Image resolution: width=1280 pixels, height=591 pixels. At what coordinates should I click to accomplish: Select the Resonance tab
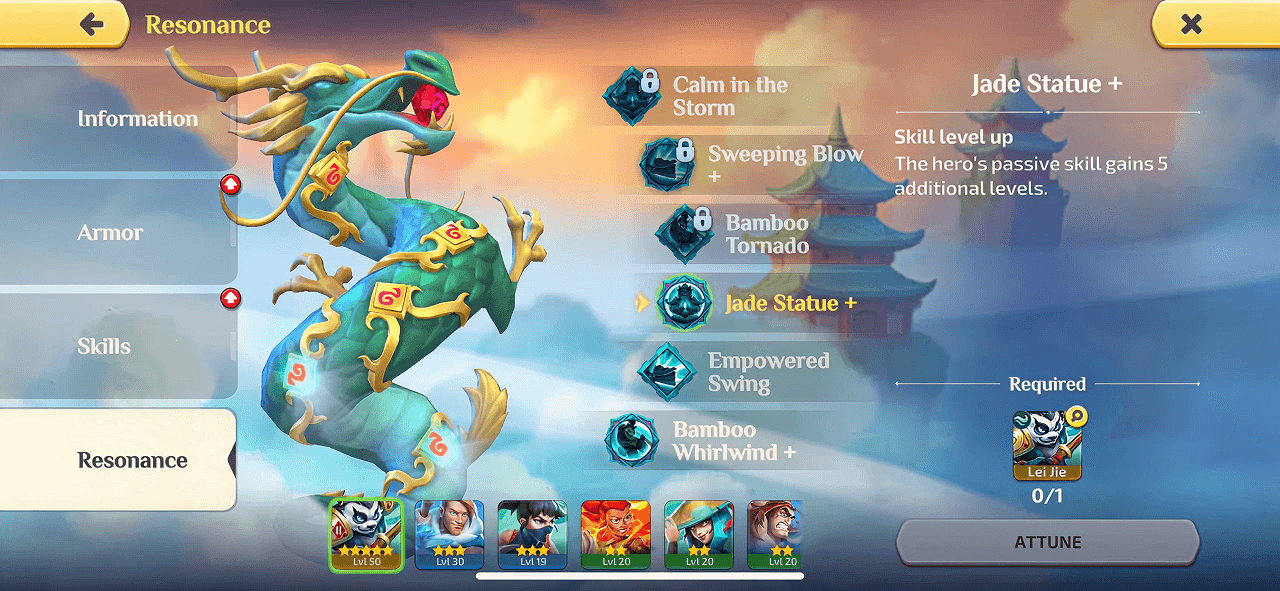[132, 461]
